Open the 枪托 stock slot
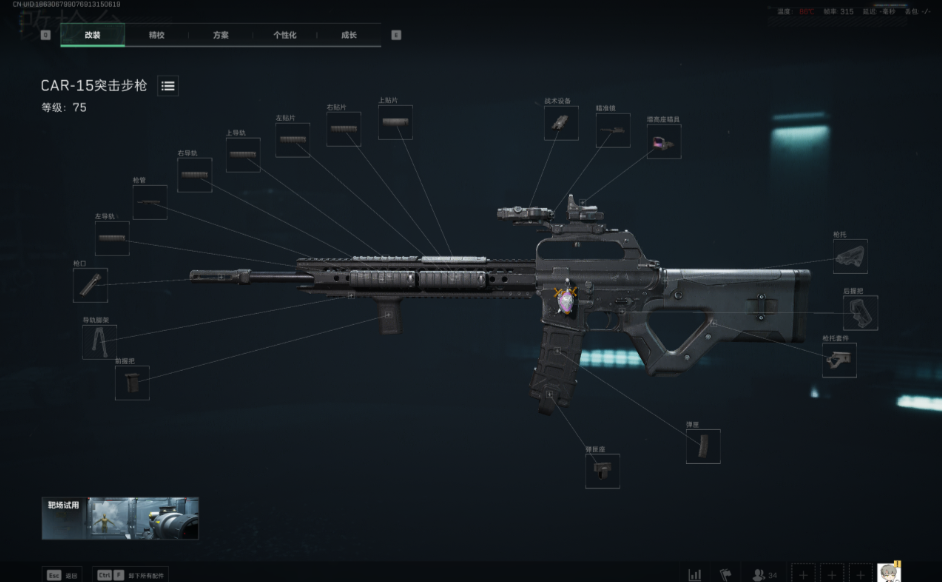 tap(850, 257)
